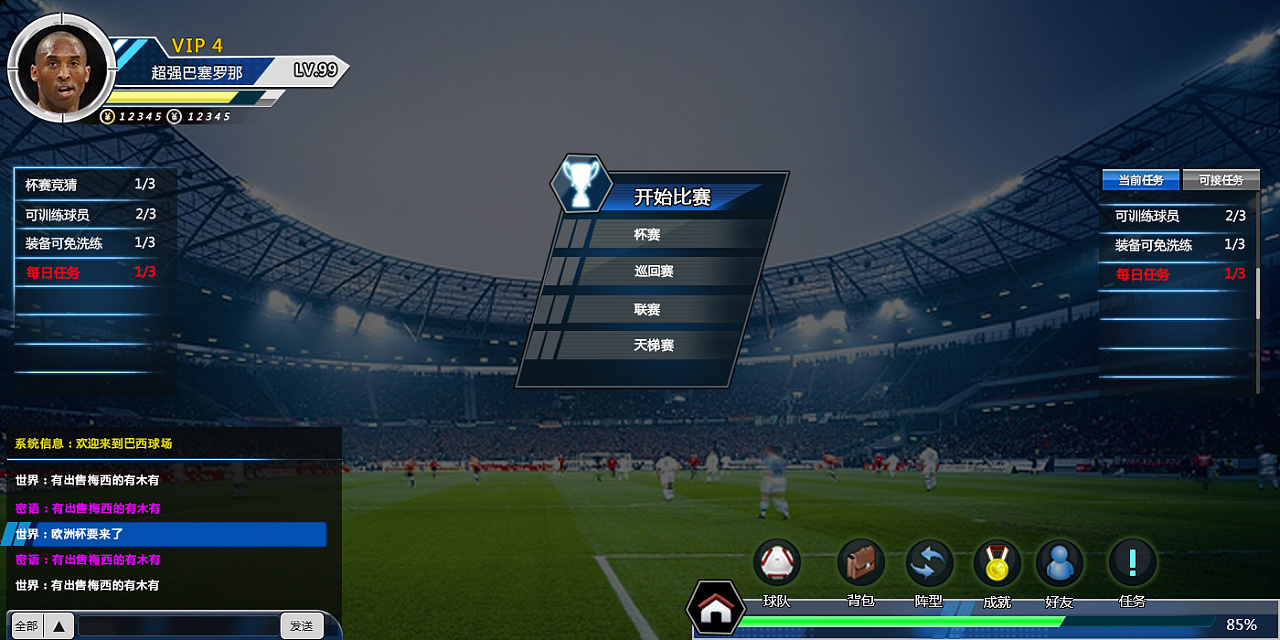Click the home house button
The height and width of the screenshot is (640, 1280).
[714, 609]
